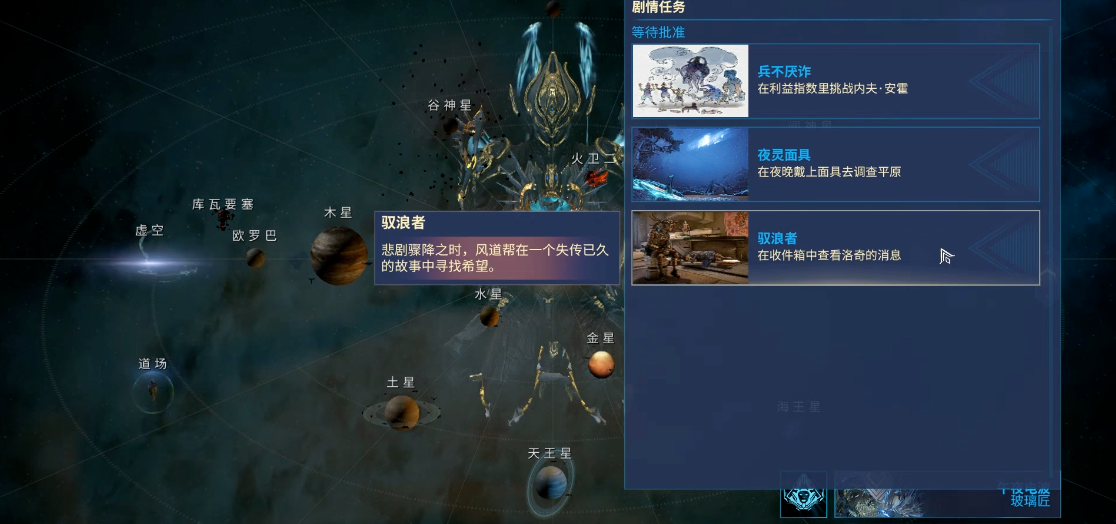Select Mercury (水星) on the star chart
Image resolution: width=1116 pixels, height=524 pixels.
[x=489, y=315]
